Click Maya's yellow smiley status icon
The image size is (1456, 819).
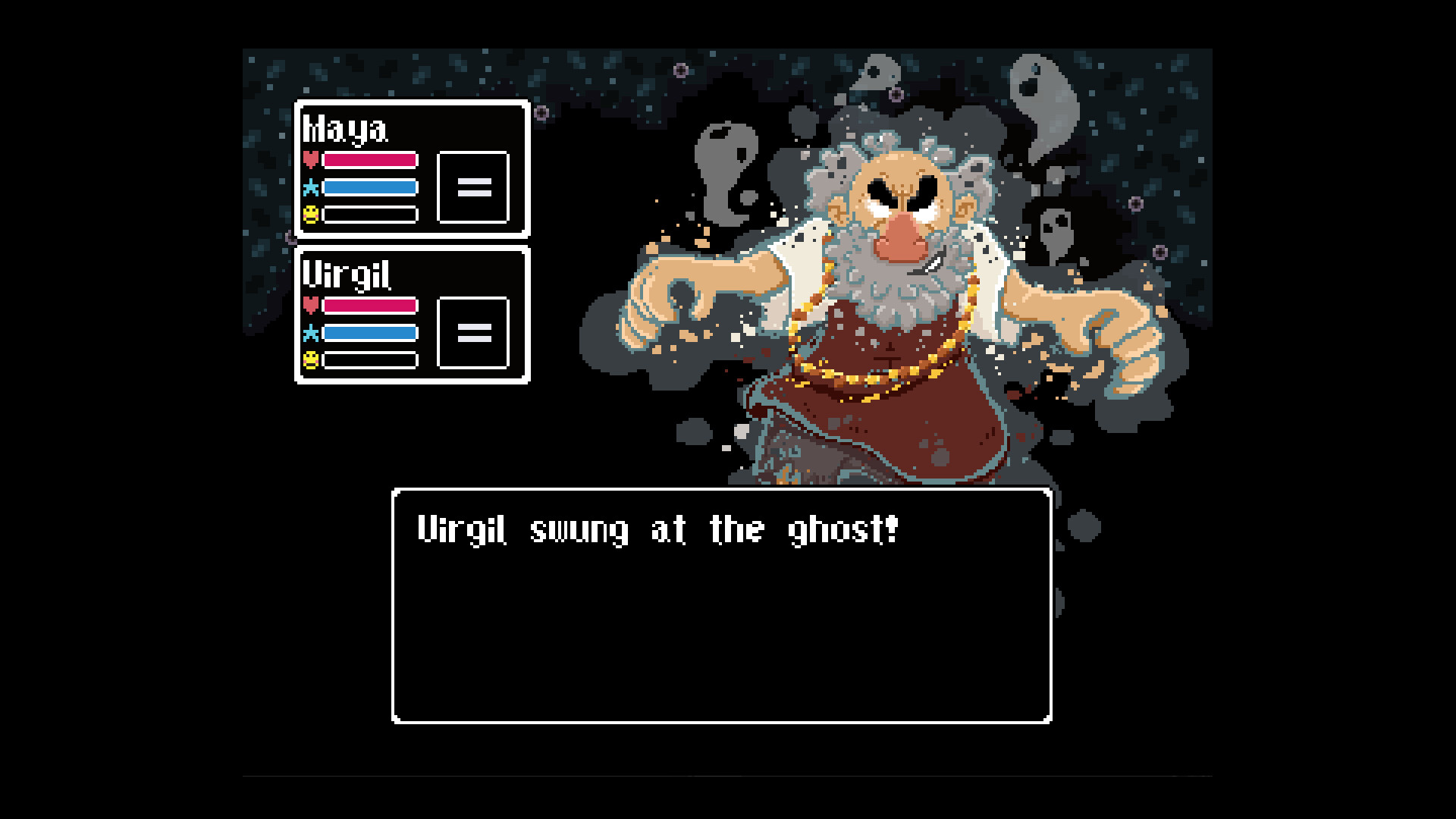pos(310,214)
